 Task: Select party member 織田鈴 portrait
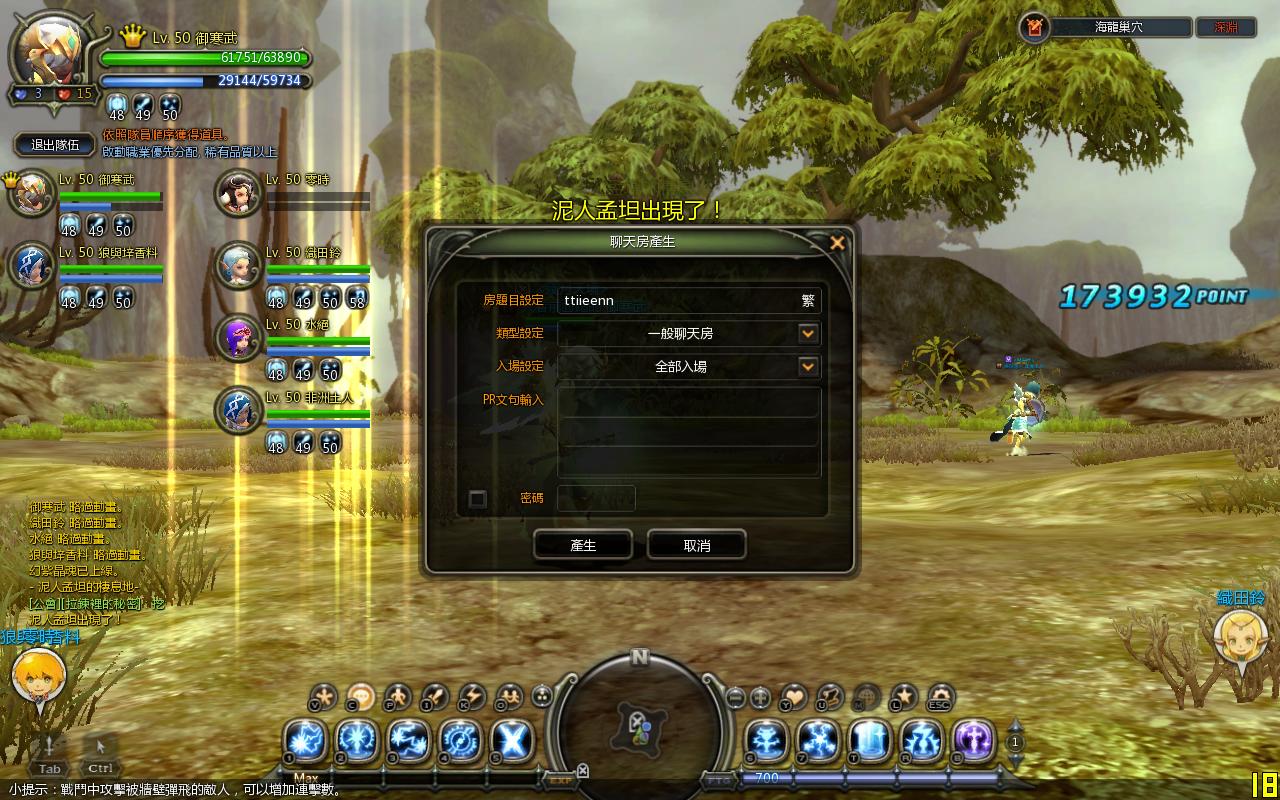(239, 265)
